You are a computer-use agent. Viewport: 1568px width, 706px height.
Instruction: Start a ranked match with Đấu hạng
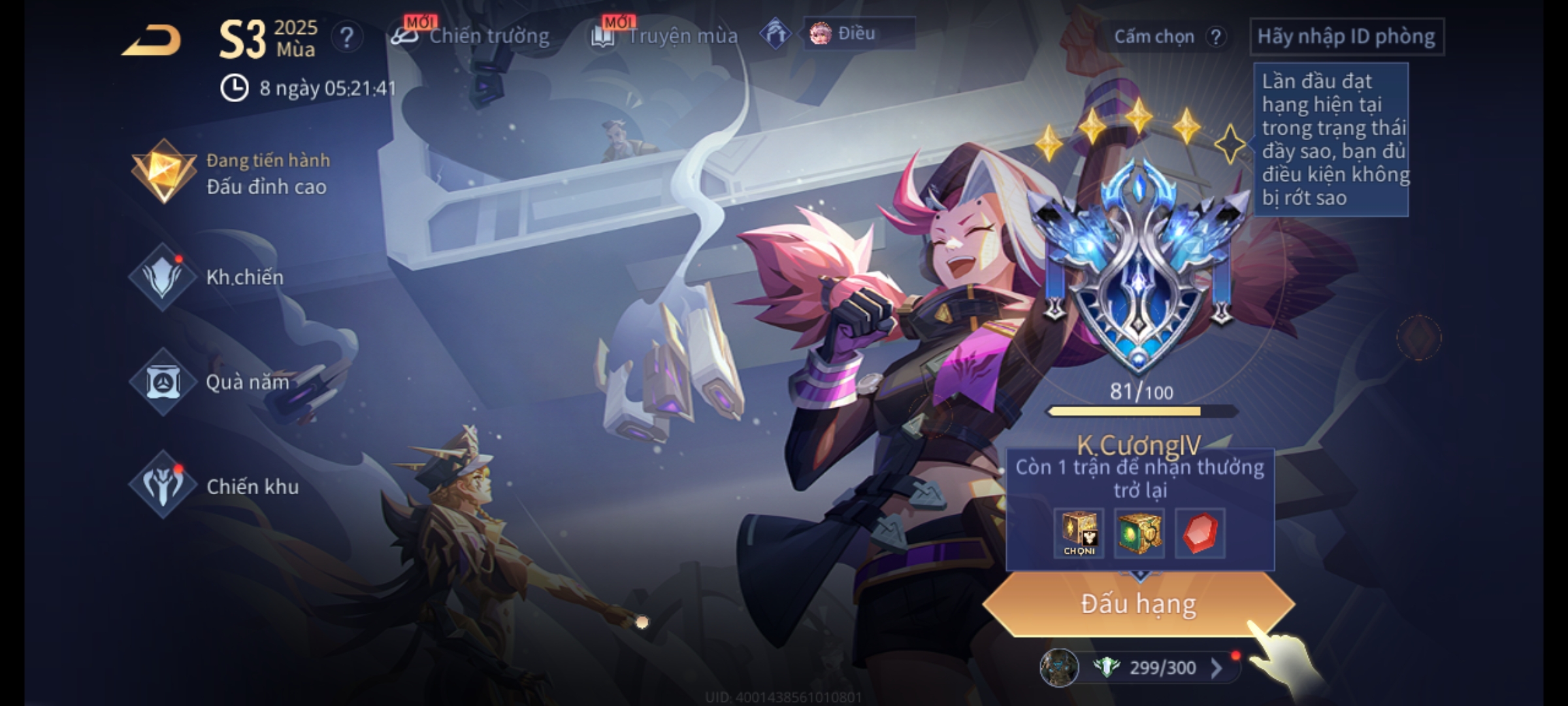click(x=1138, y=603)
